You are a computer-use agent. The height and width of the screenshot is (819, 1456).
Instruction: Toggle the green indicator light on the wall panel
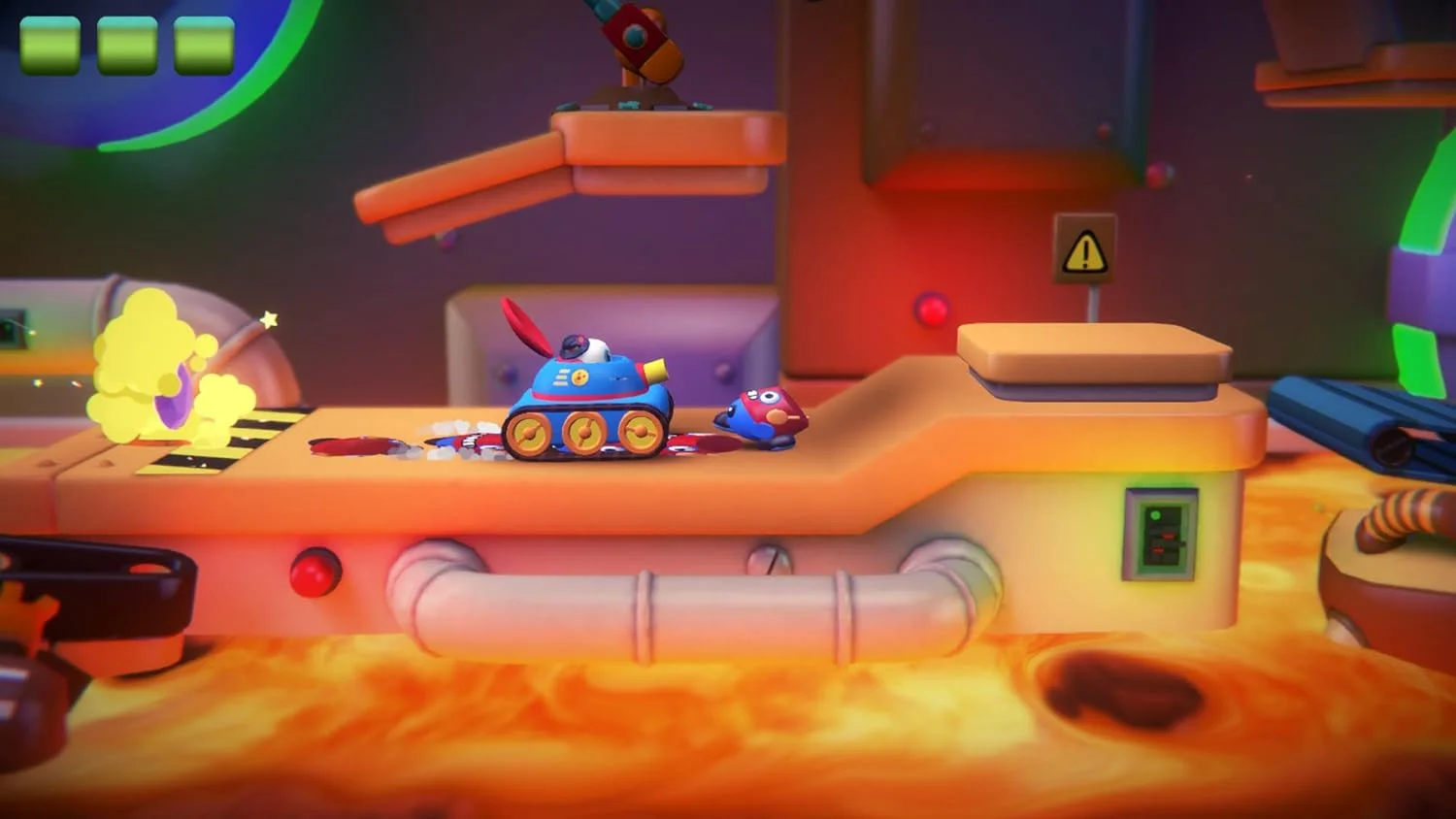1156,515
